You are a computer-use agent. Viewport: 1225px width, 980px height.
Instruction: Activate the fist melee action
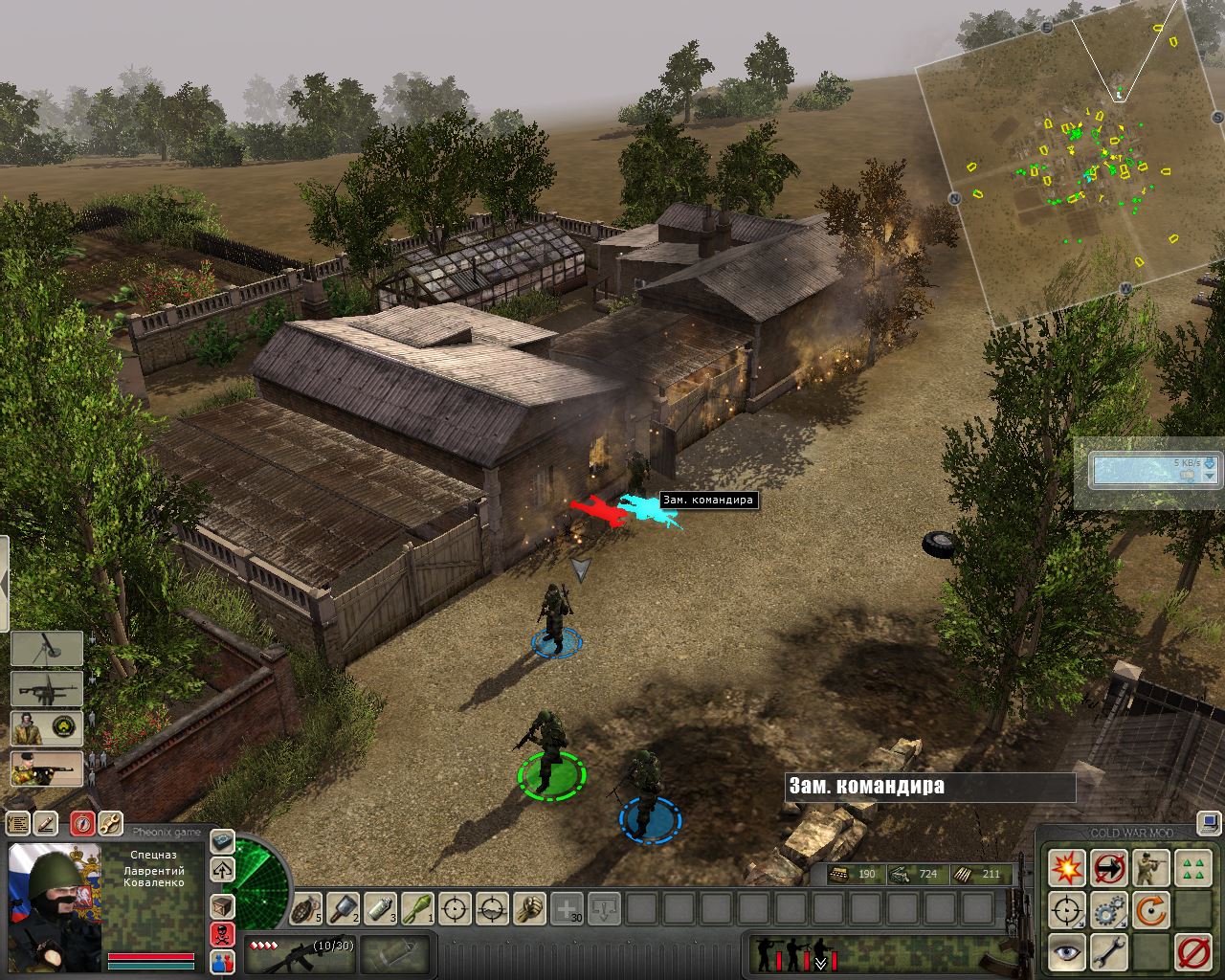(x=529, y=907)
